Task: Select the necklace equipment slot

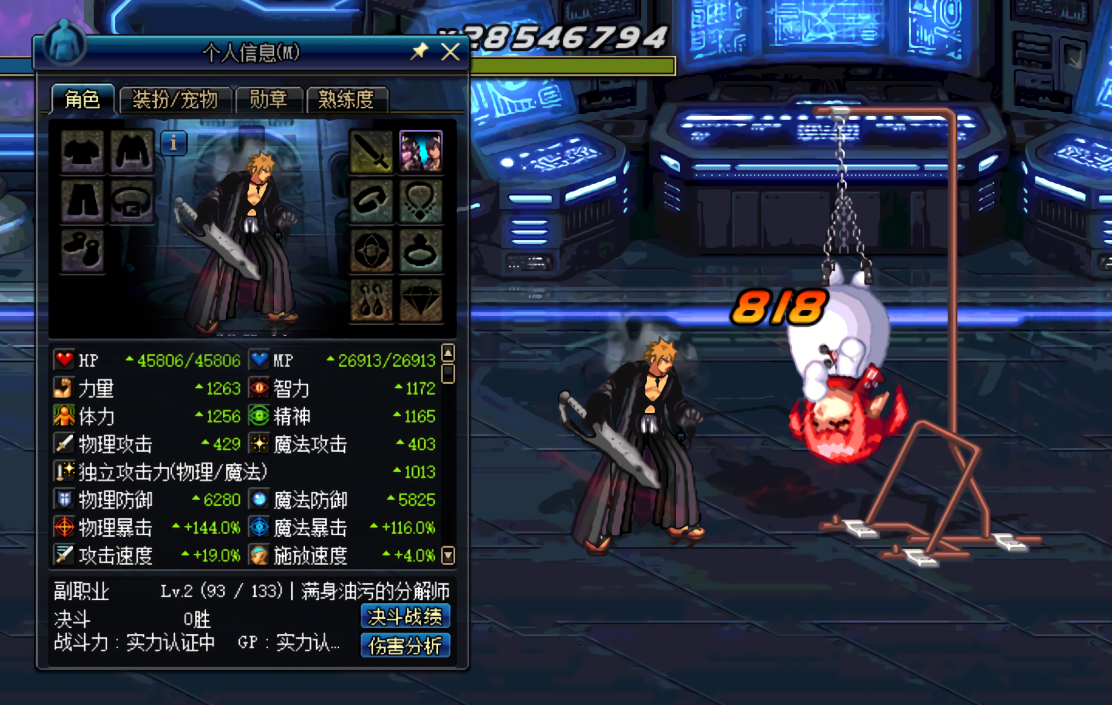Action: [x=421, y=201]
